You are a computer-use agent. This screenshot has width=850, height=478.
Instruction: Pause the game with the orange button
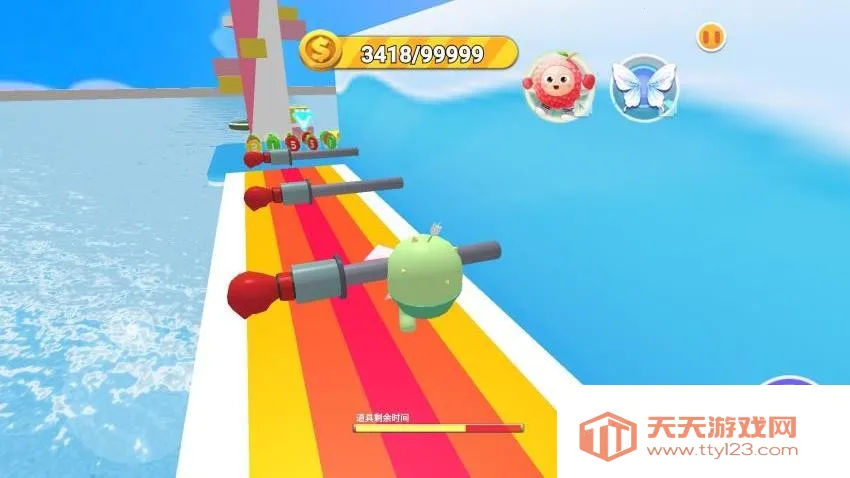[711, 37]
